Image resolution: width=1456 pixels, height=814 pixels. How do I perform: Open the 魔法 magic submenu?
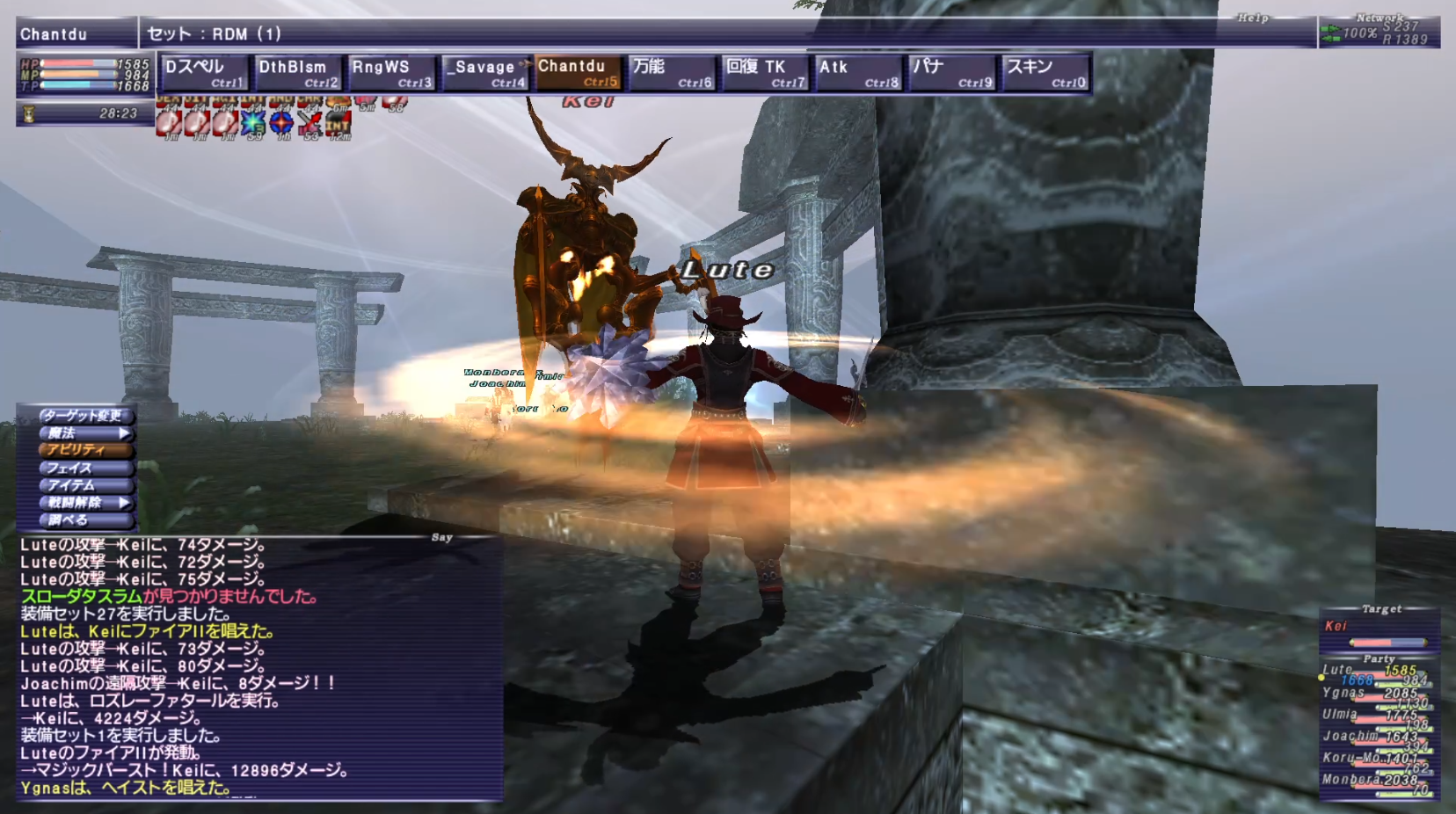84,432
